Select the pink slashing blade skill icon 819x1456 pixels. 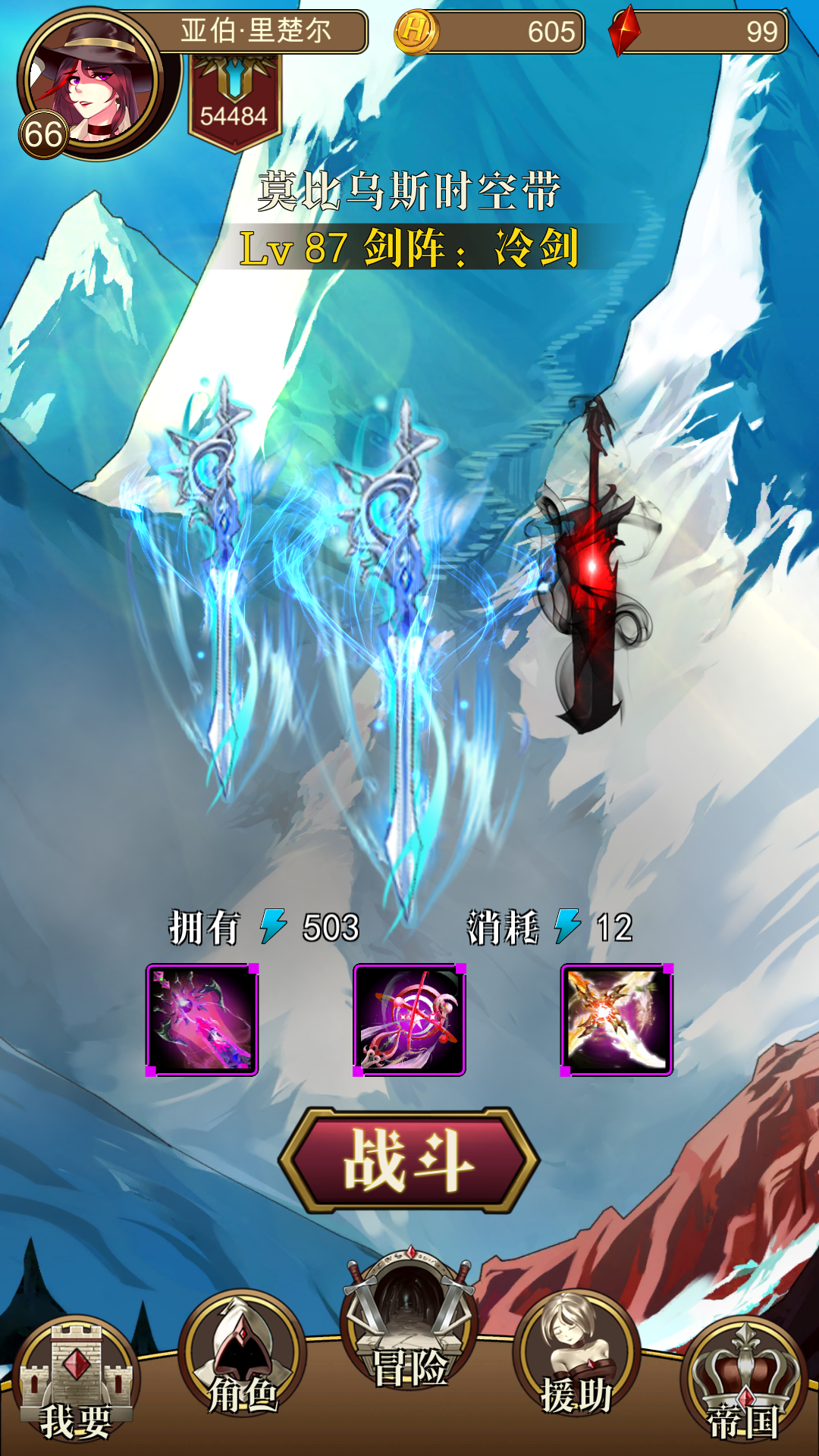[x=202, y=1020]
